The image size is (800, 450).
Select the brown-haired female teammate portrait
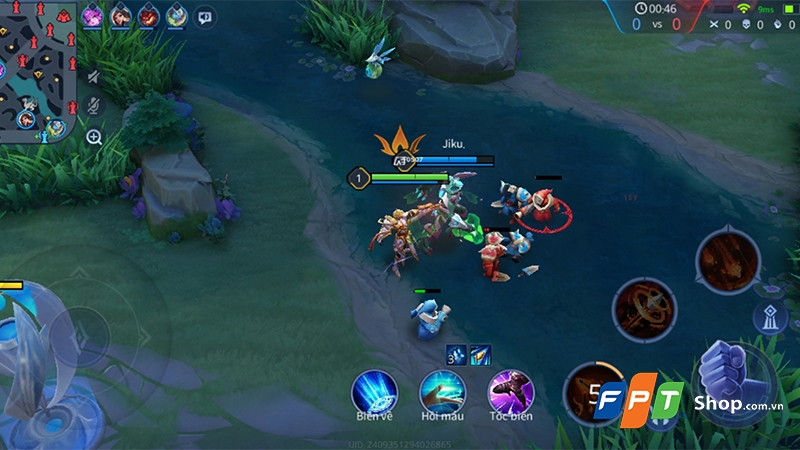[121, 15]
